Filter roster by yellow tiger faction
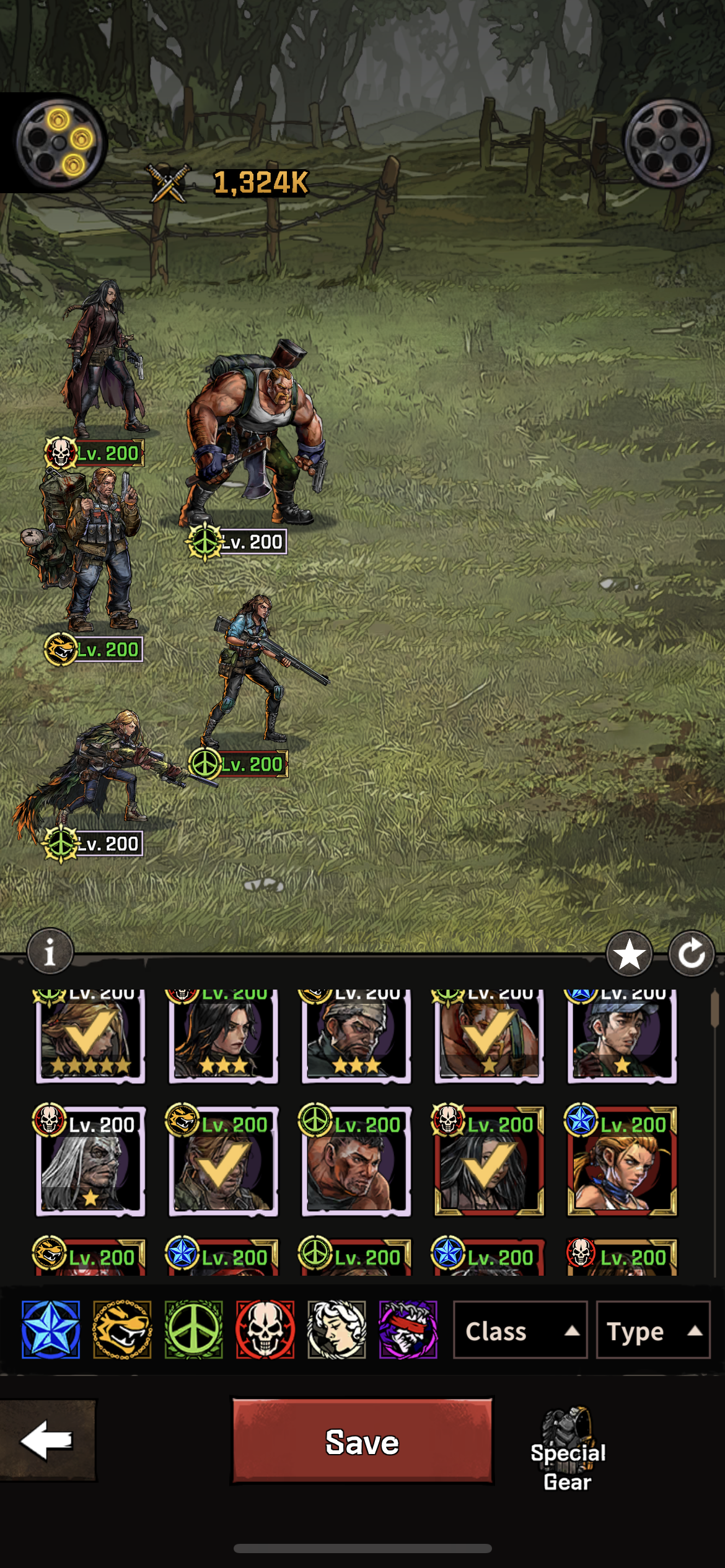725x1568 pixels. 122,1330
